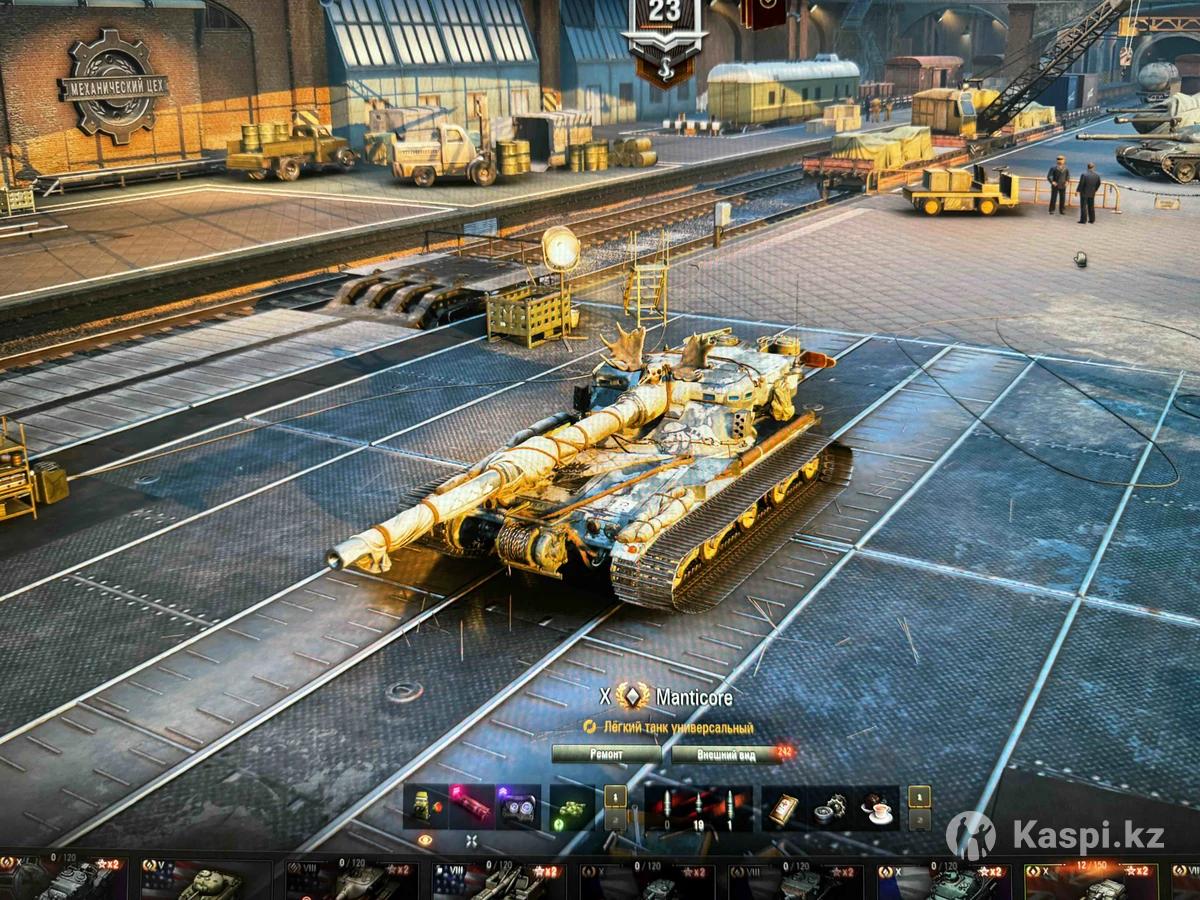Viewport: 1200px width, 900px height.
Task: Select the coffee cup consumable slot
Action: tap(879, 807)
